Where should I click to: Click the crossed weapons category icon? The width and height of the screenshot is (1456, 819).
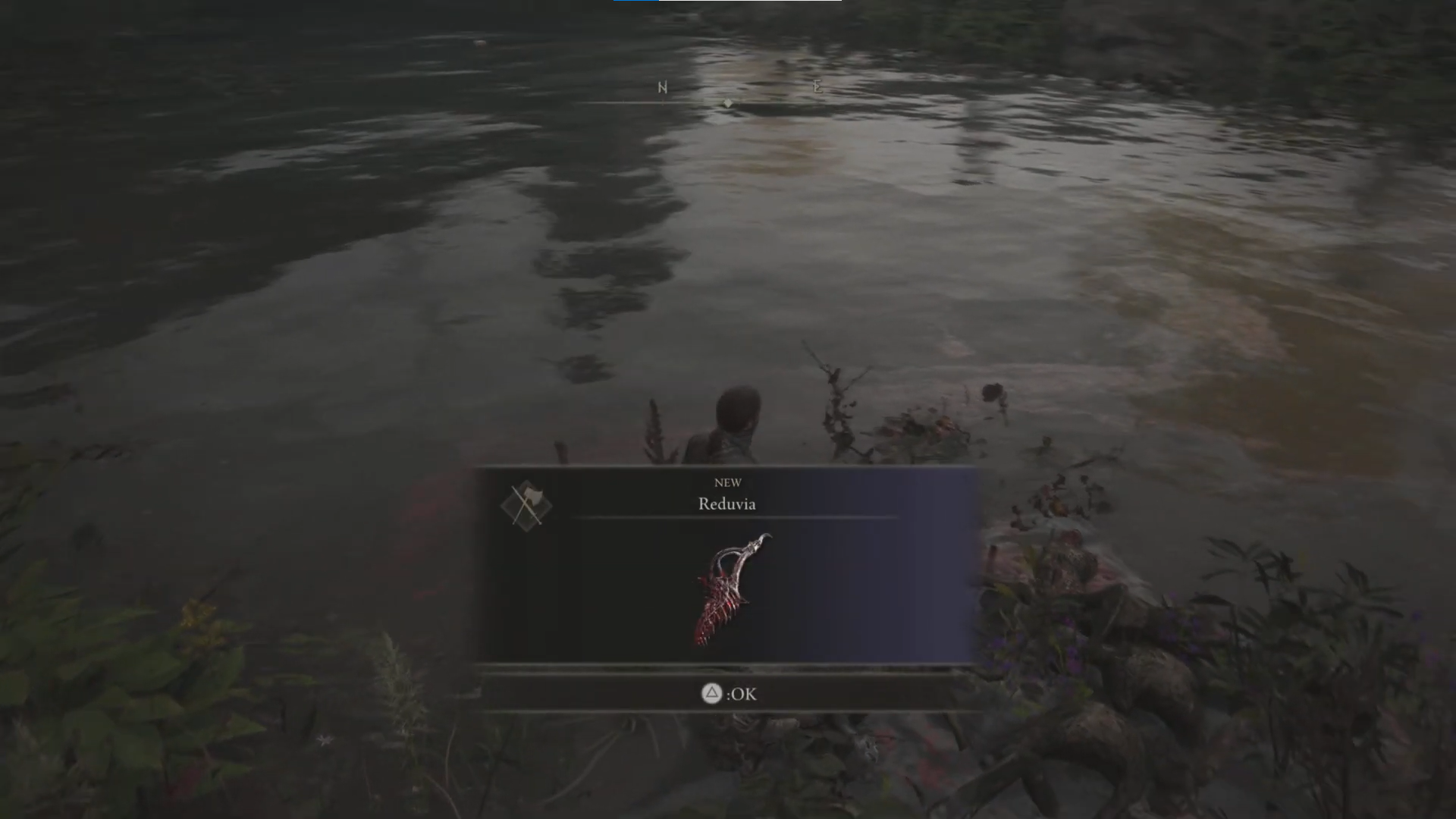pyautogui.click(x=526, y=505)
